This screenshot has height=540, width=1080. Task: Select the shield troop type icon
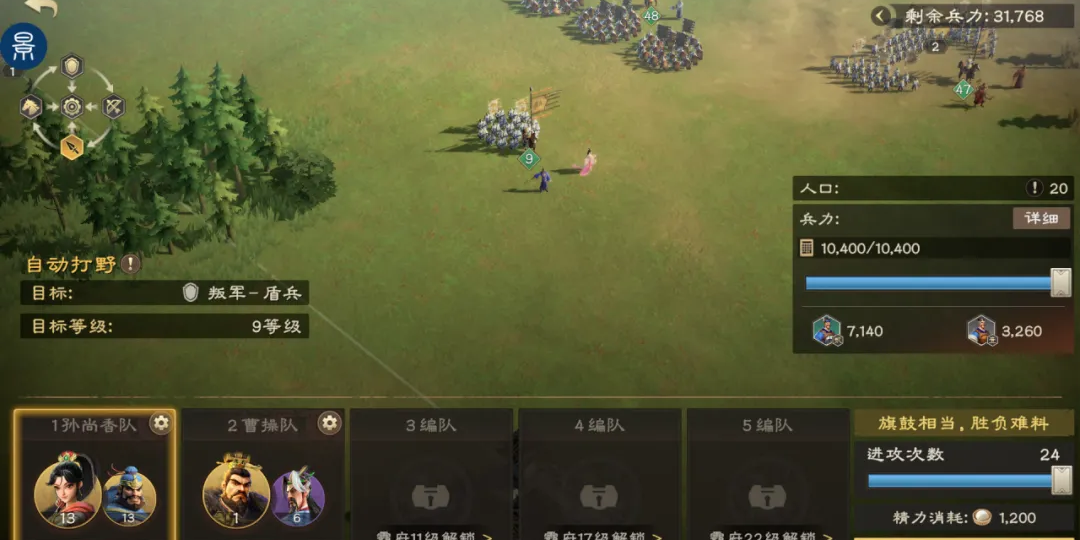pyautogui.click(x=72, y=67)
